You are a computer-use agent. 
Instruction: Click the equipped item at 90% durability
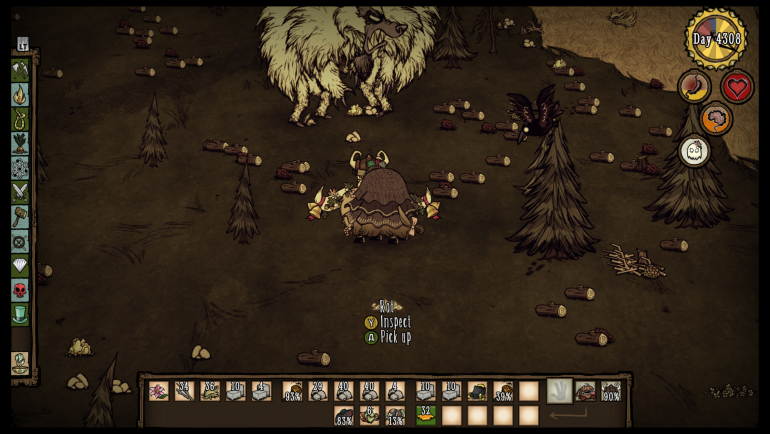tap(610, 391)
